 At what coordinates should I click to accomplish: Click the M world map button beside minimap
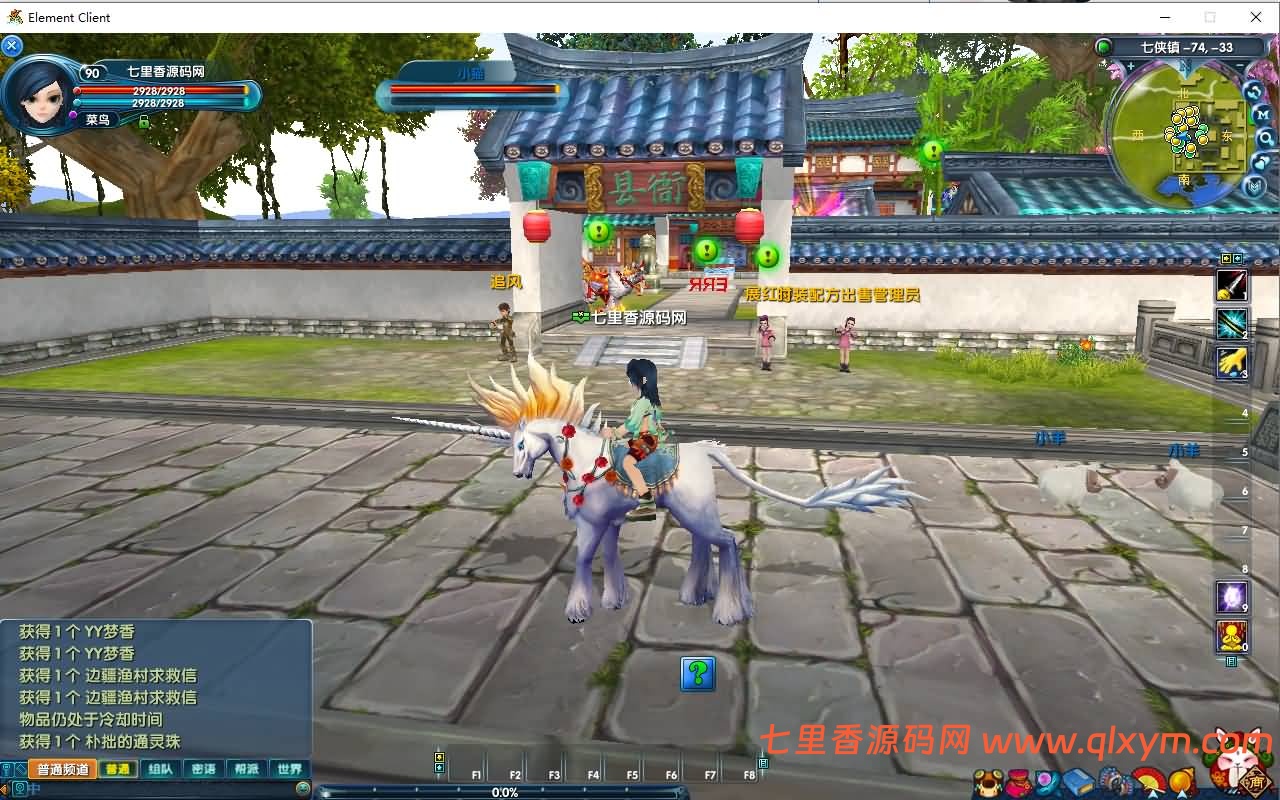(1262, 114)
